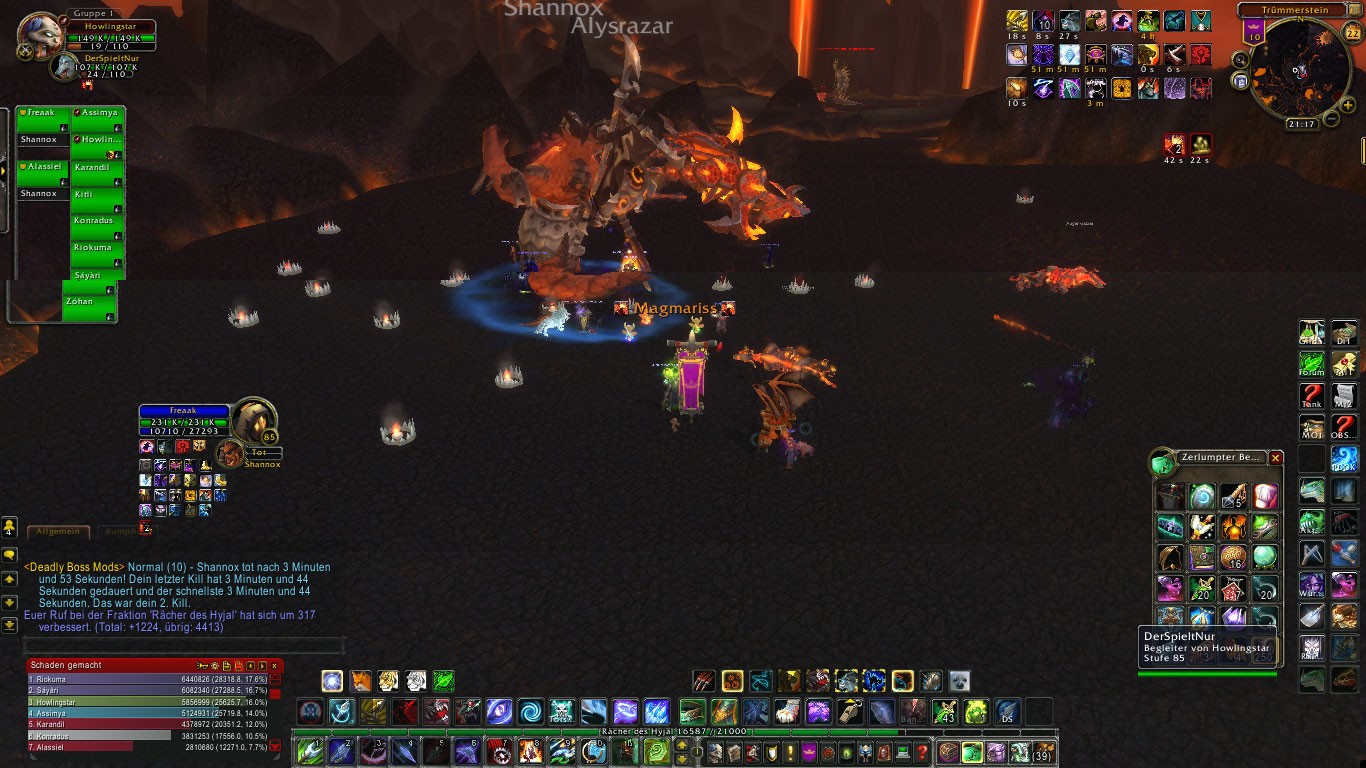Select Freaak in the raid frames

[x=43, y=113]
